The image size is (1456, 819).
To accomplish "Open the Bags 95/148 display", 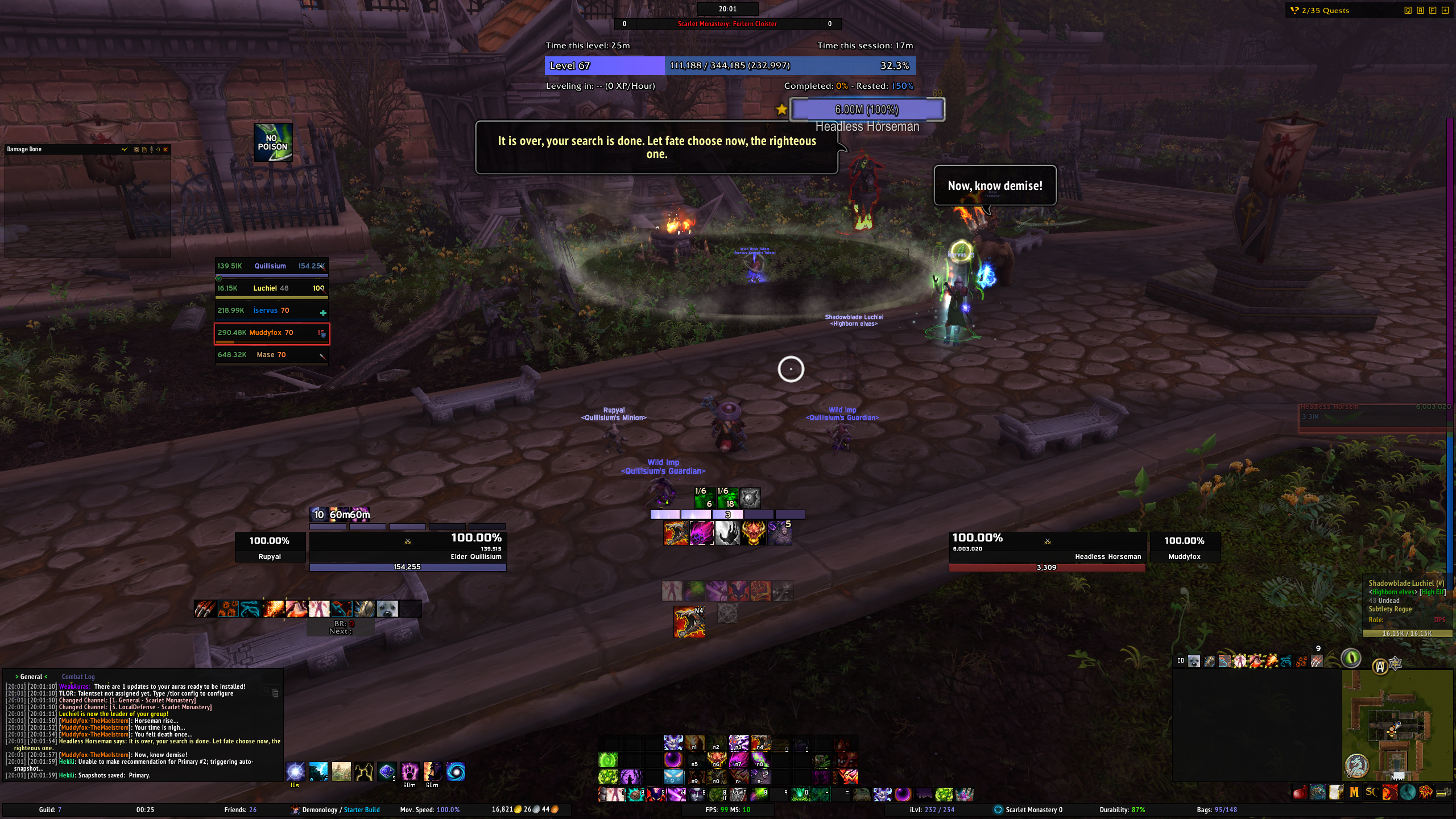I will point(1217,810).
